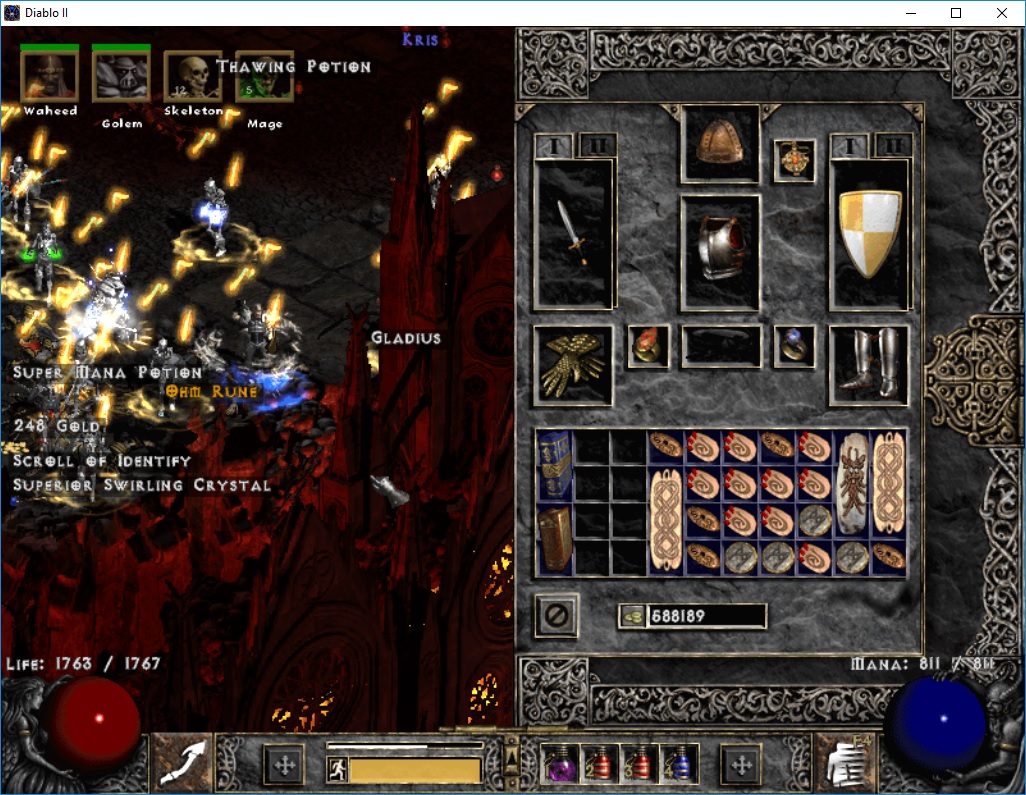Click the horned figure grand charm
This screenshot has height=795, width=1026.
pyautogui.click(x=851, y=484)
